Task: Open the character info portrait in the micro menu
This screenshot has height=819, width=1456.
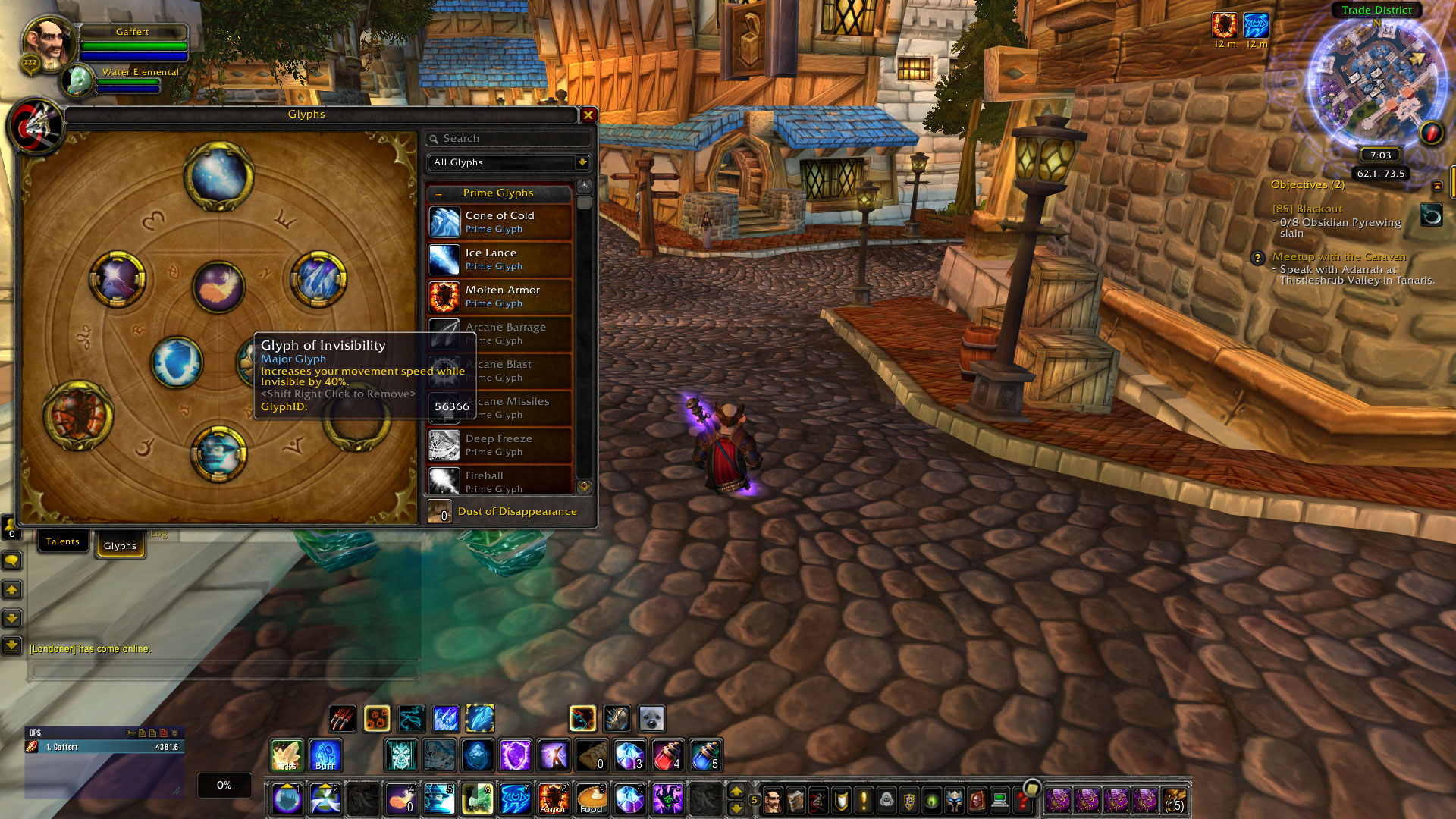Action: 771,800
